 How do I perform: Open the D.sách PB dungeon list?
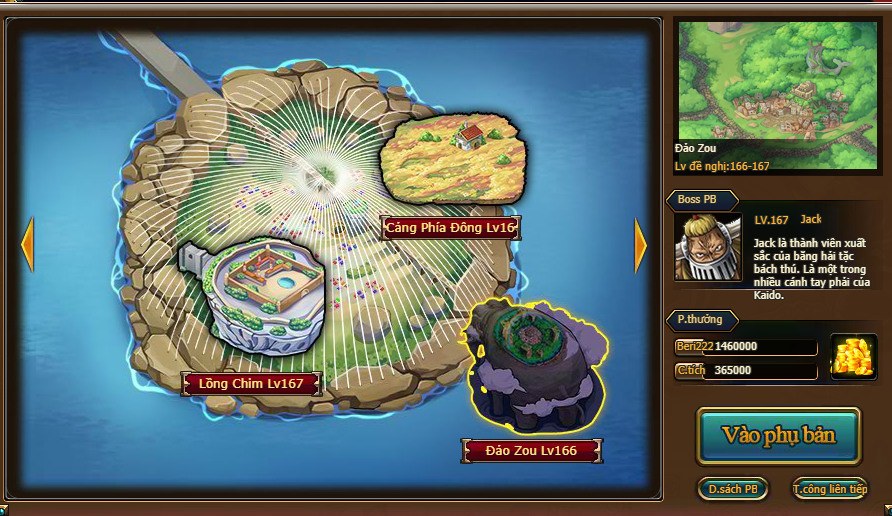coord(732,489)
